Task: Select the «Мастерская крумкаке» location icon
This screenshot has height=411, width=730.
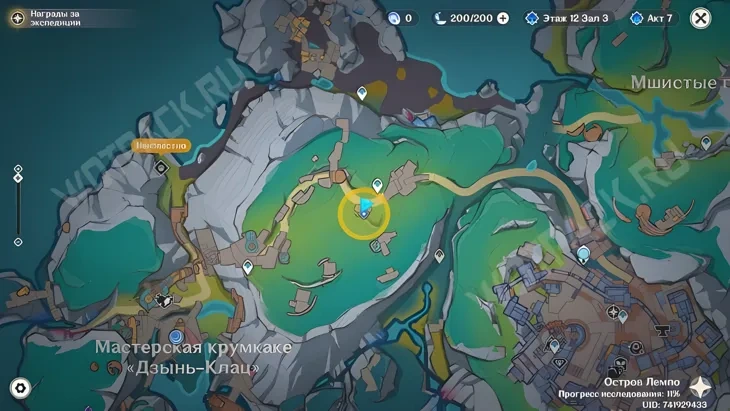Action: tap(177, 337)
